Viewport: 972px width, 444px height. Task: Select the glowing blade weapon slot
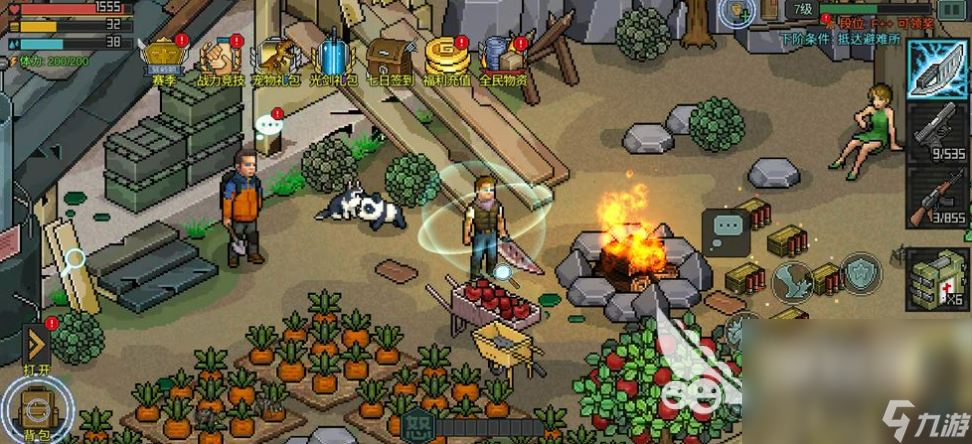[x=937, y=68]
